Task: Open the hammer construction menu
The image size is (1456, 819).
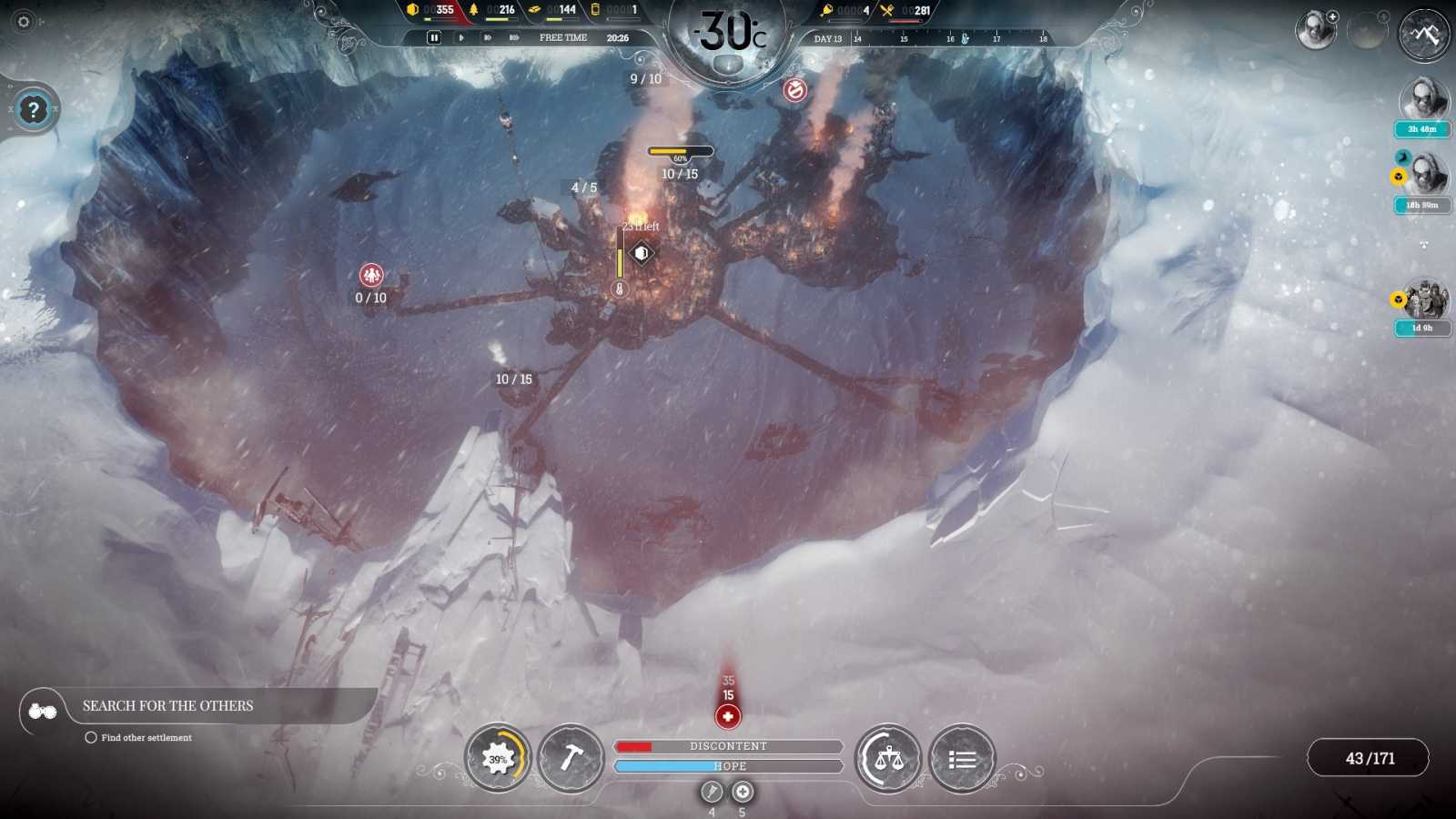Action: pyautogui.click(x=571, y=758)
